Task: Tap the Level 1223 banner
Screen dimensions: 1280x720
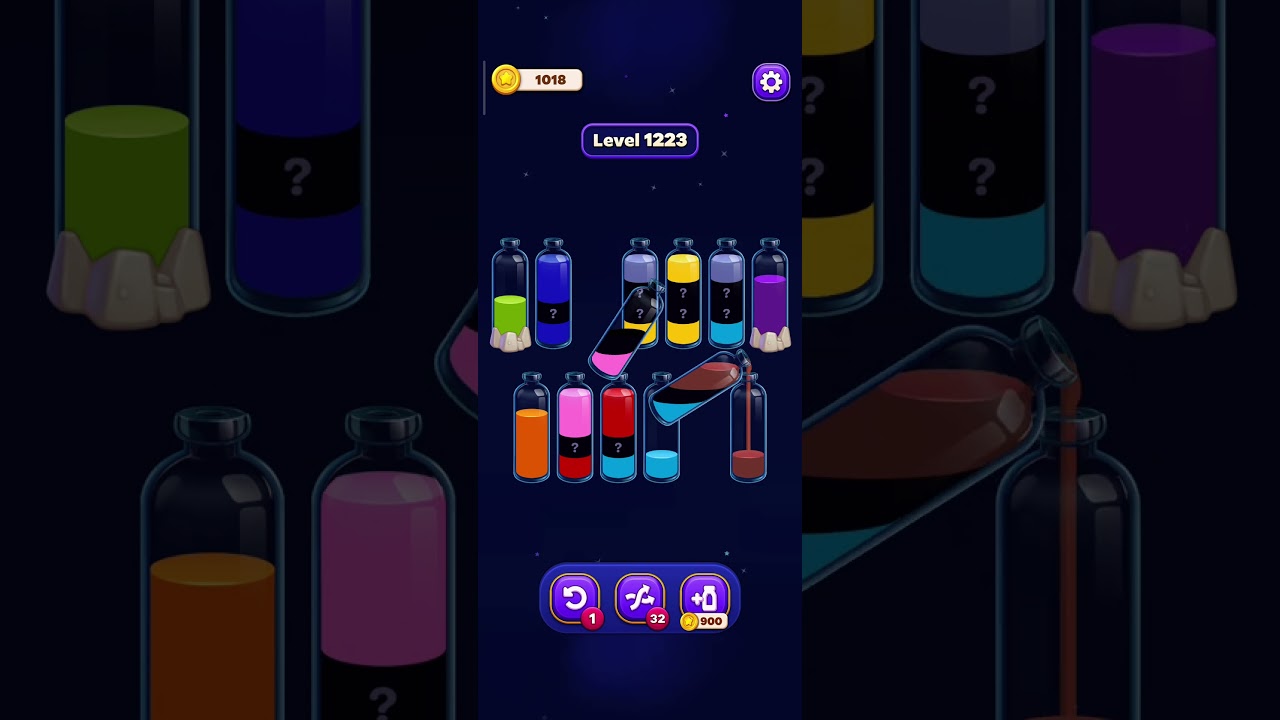Action: tap(640, 140)
